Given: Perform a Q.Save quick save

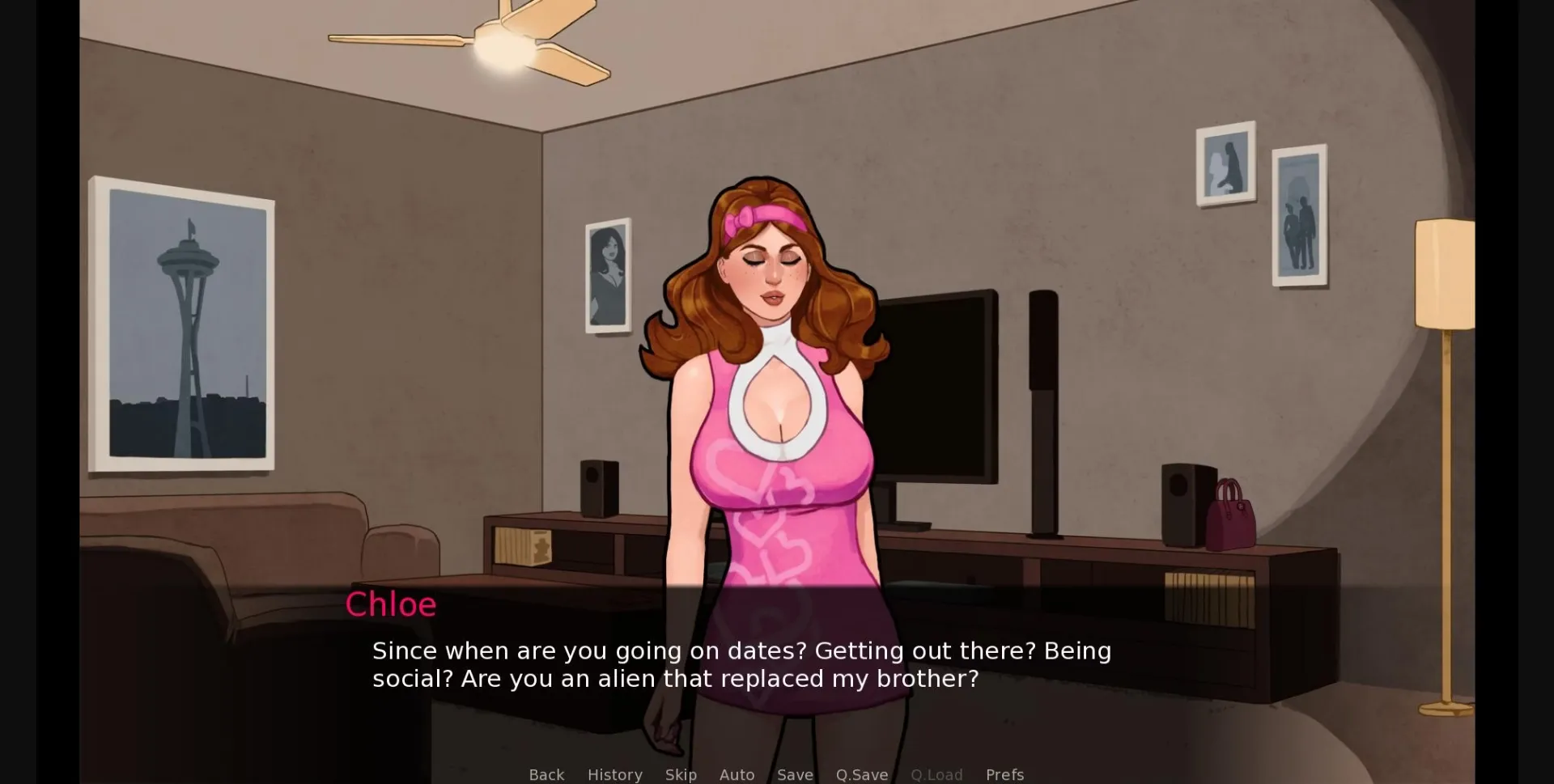Looking at the screenshot, I should [x=861, y=774].
